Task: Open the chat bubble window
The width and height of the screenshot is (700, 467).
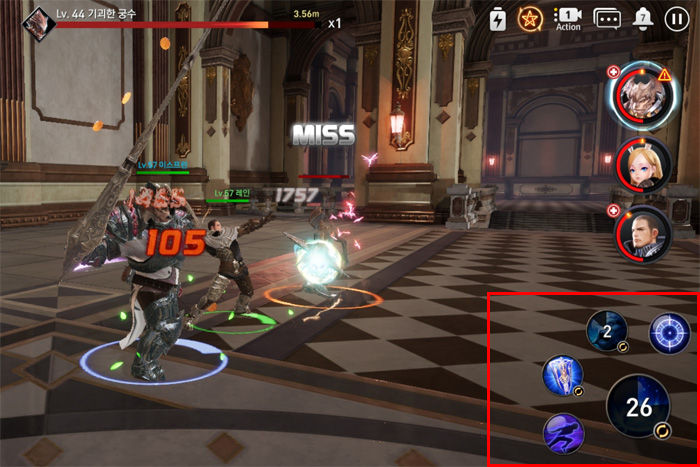Action: 607,18
